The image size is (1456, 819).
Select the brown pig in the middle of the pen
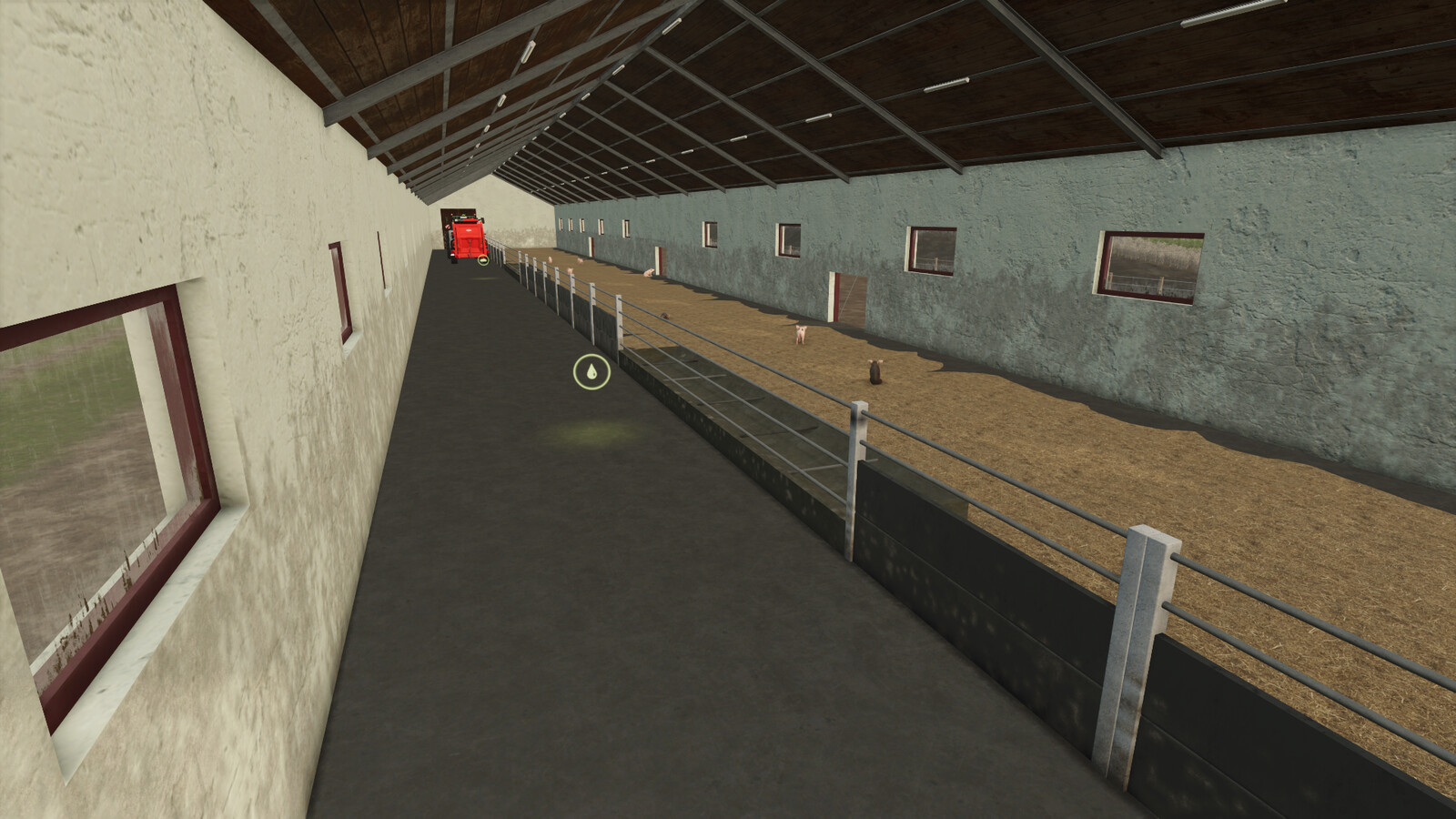tap(875, 371)
